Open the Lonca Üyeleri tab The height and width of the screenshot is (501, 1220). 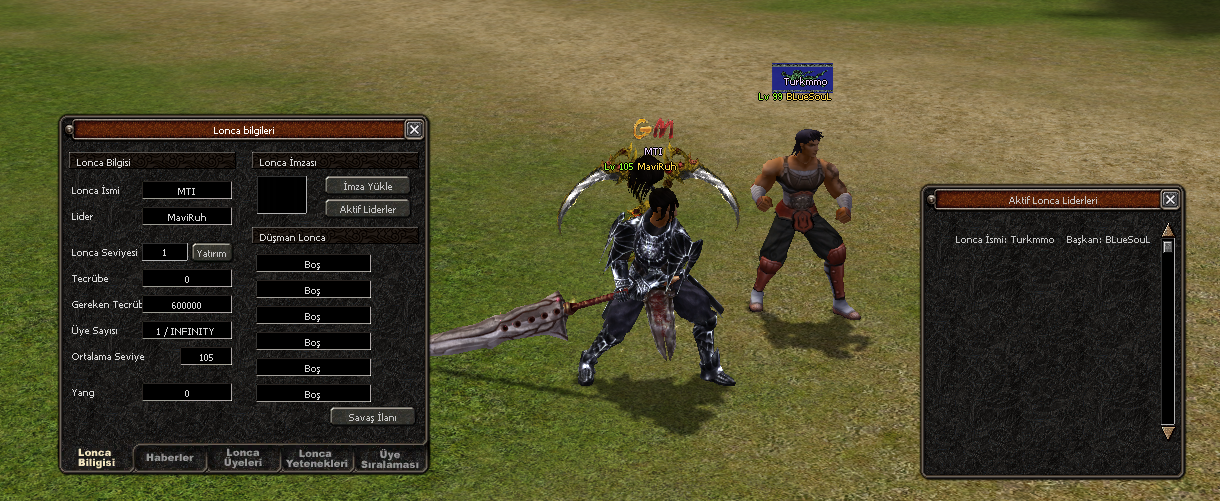click(x=243, y=459)
